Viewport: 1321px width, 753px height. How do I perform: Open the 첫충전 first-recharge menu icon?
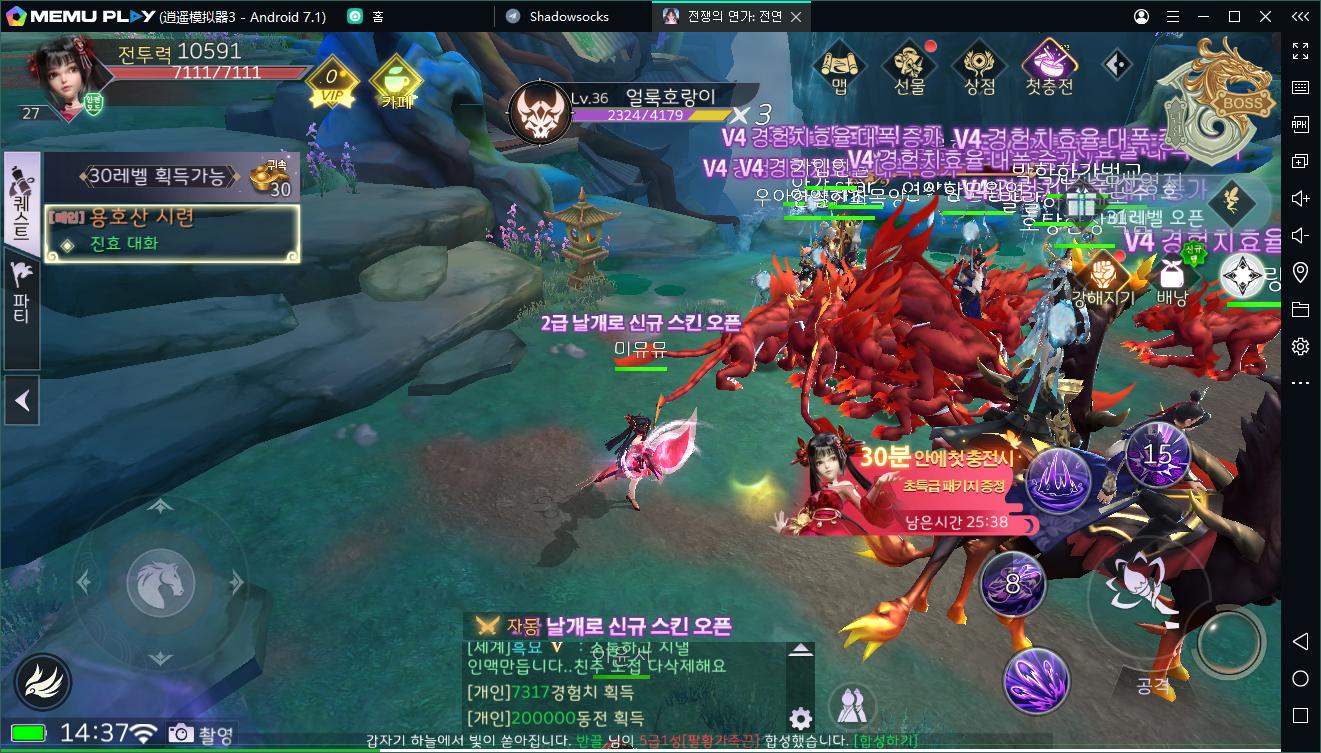click(1049, 68)
